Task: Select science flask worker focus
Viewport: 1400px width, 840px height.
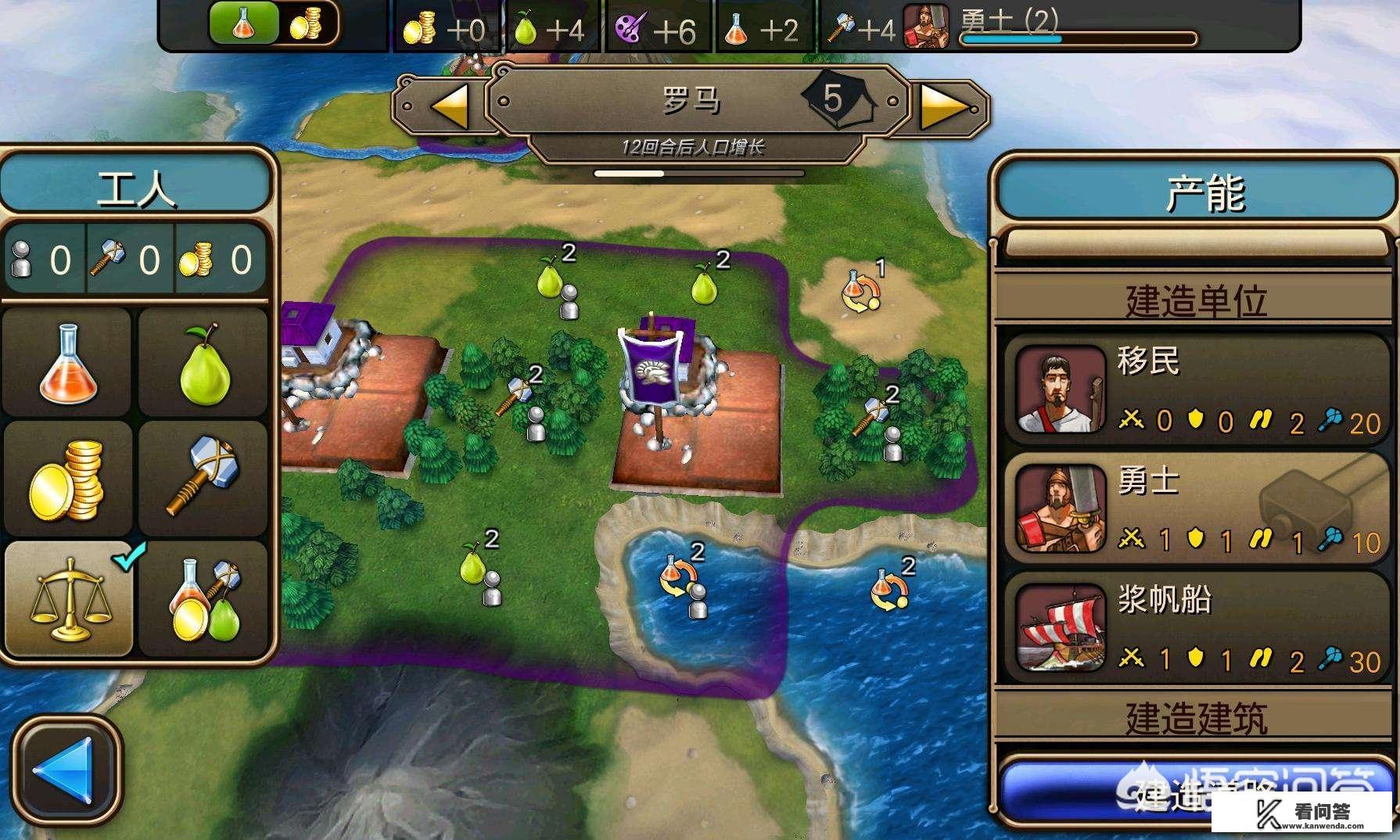Action: [x=68, y=363]
